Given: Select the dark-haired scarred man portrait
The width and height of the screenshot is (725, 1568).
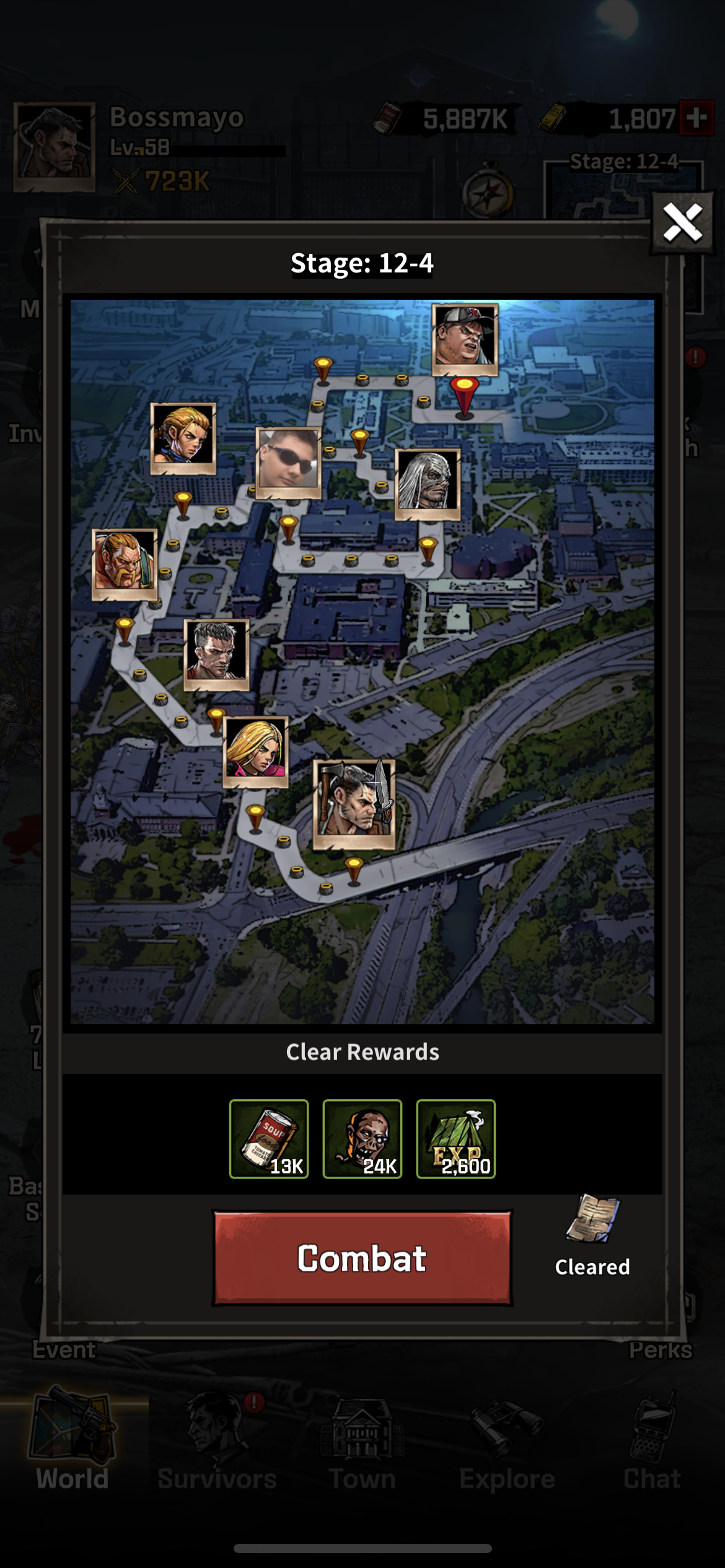Looking at the screenshot, I should 216,654.
